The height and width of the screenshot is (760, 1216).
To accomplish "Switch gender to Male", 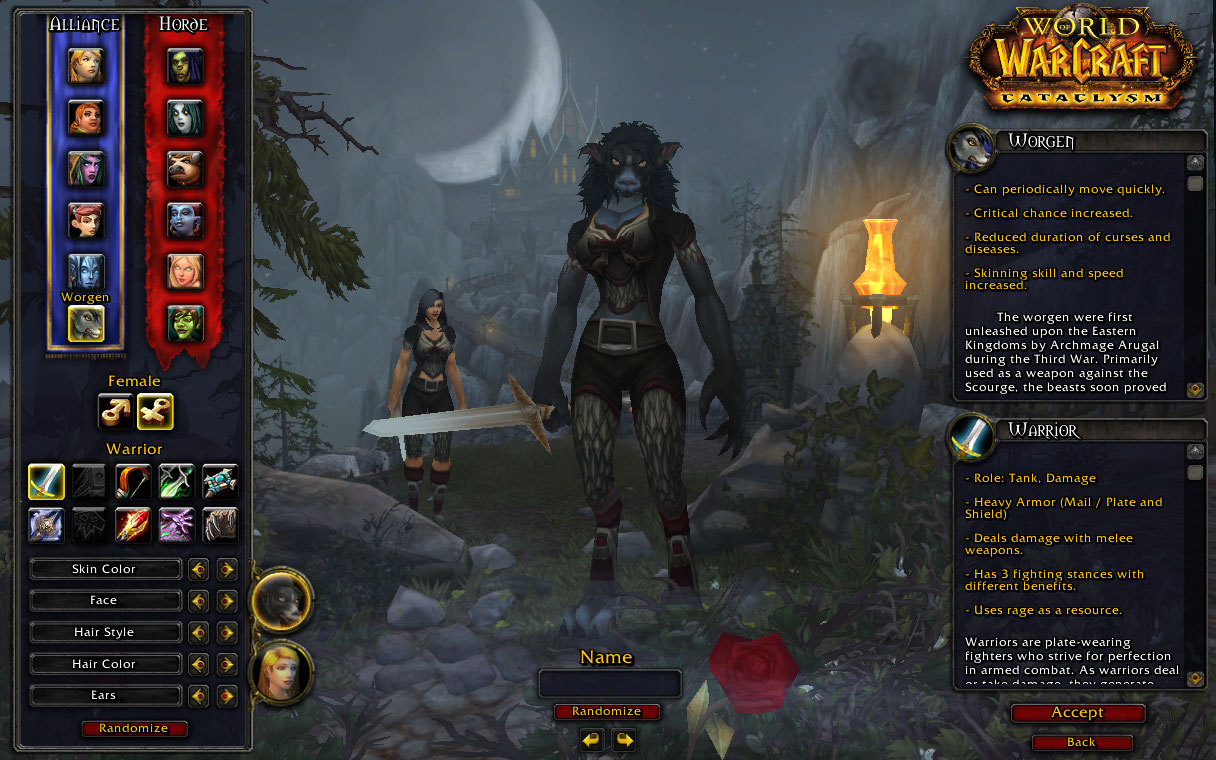I will click(x=115, y=411).
